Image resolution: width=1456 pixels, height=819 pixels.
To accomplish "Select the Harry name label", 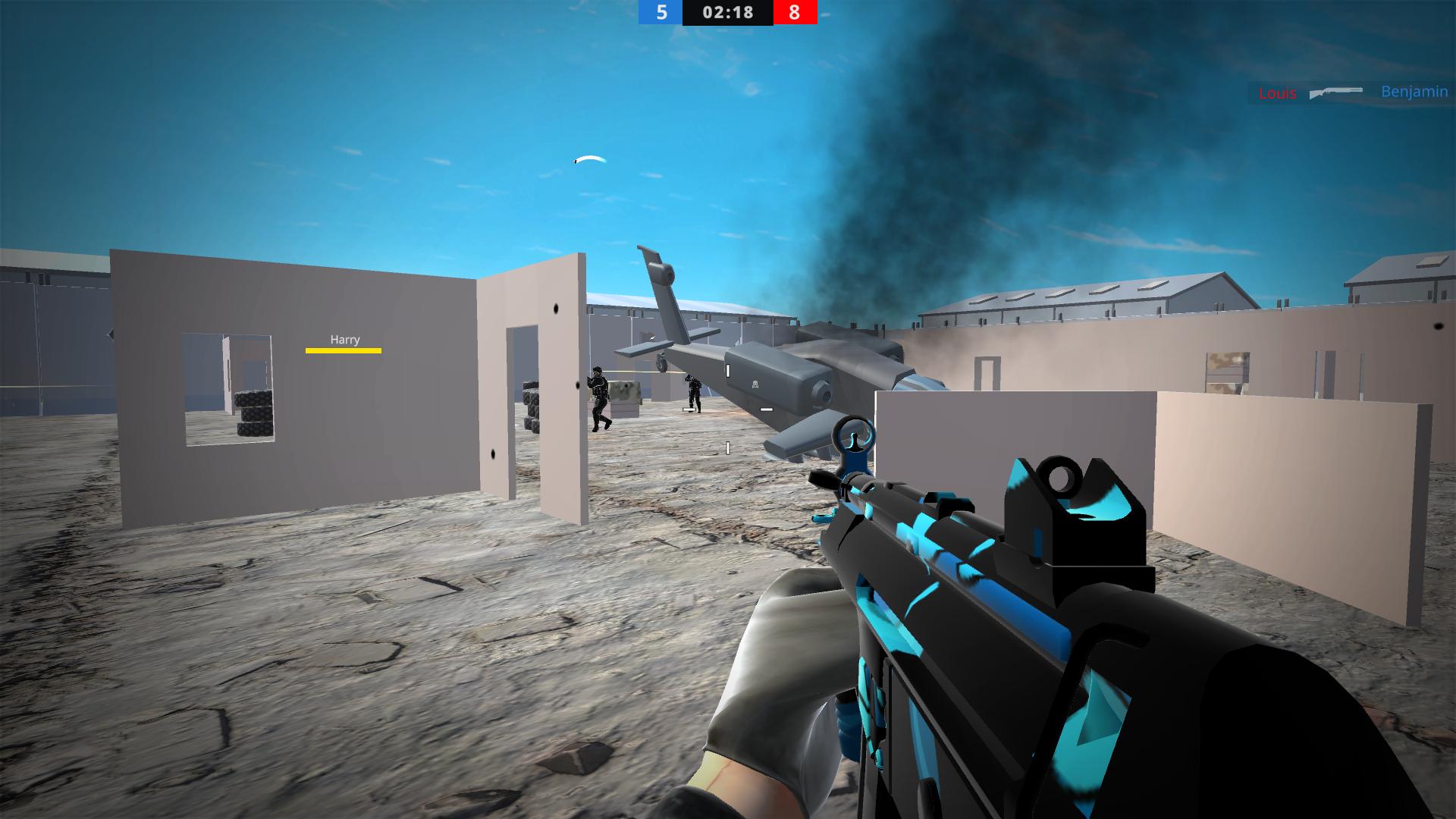I will click(343, 340).
